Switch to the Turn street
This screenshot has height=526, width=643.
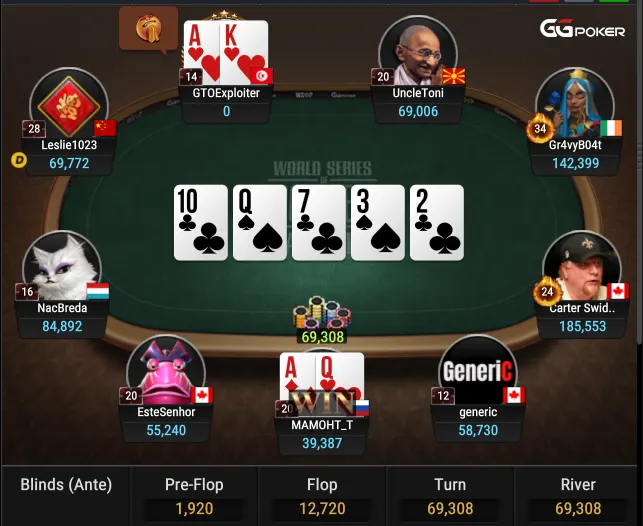[x=450, y=496]
